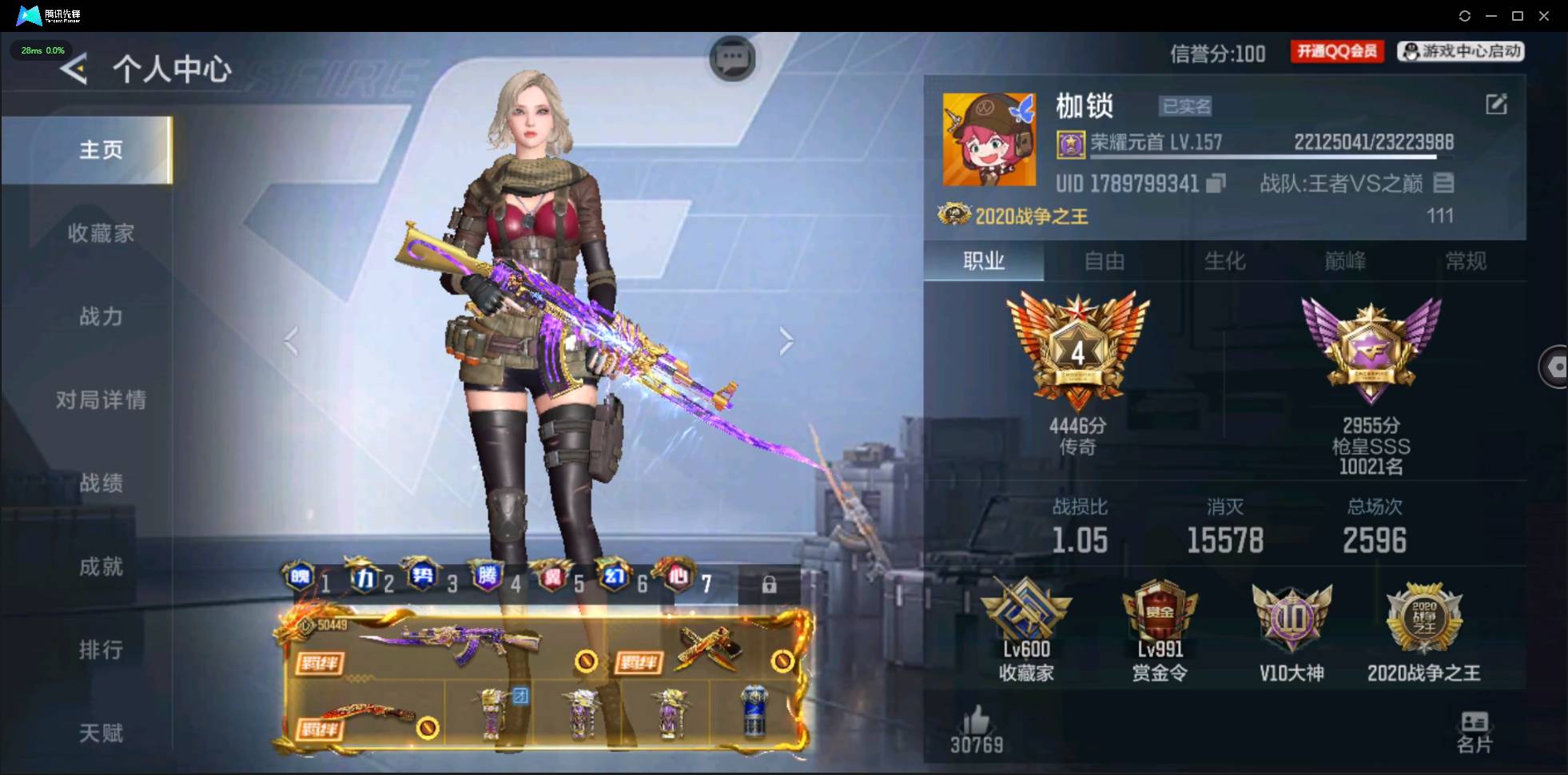The height and width of the screenshot is (775, 1568).
Task: Switch to the 生化 tab
Action: [x=1224, y=261]
